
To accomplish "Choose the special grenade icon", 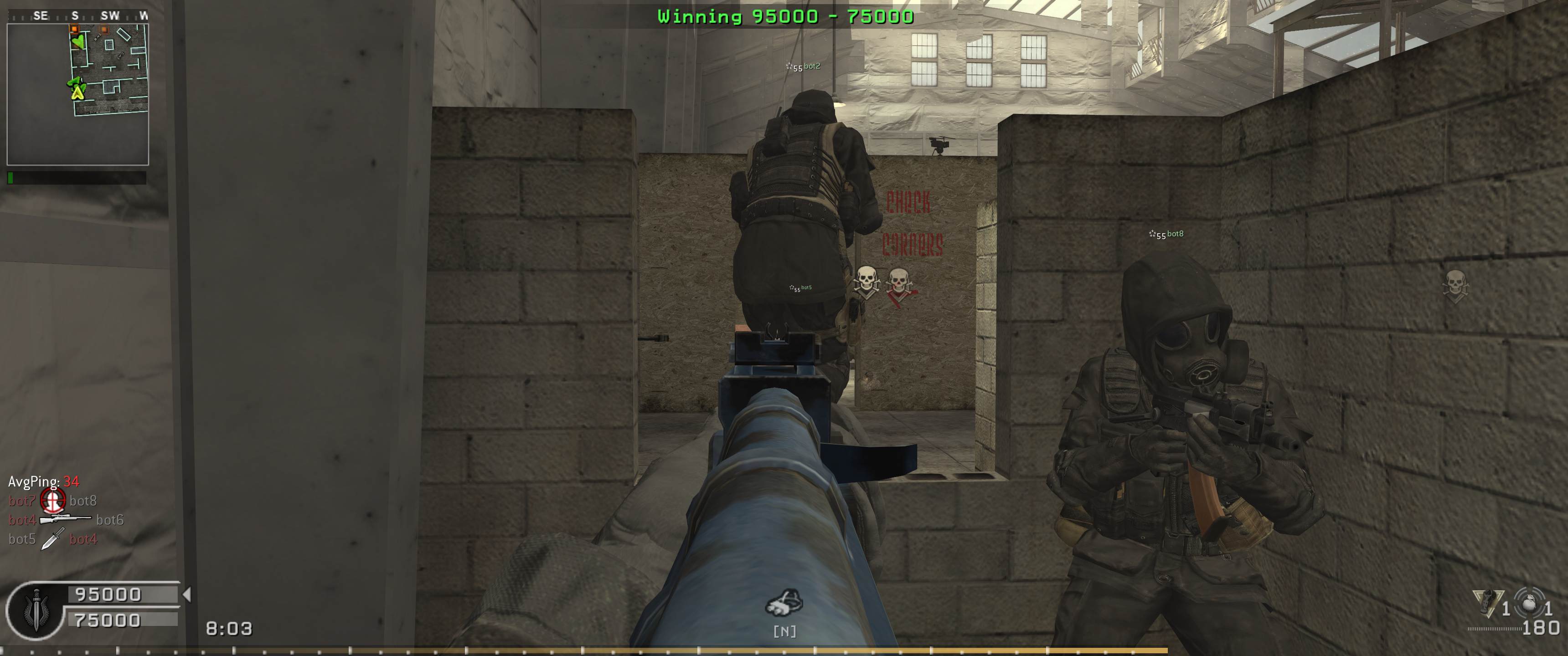I will click(x=1487, y=602).
